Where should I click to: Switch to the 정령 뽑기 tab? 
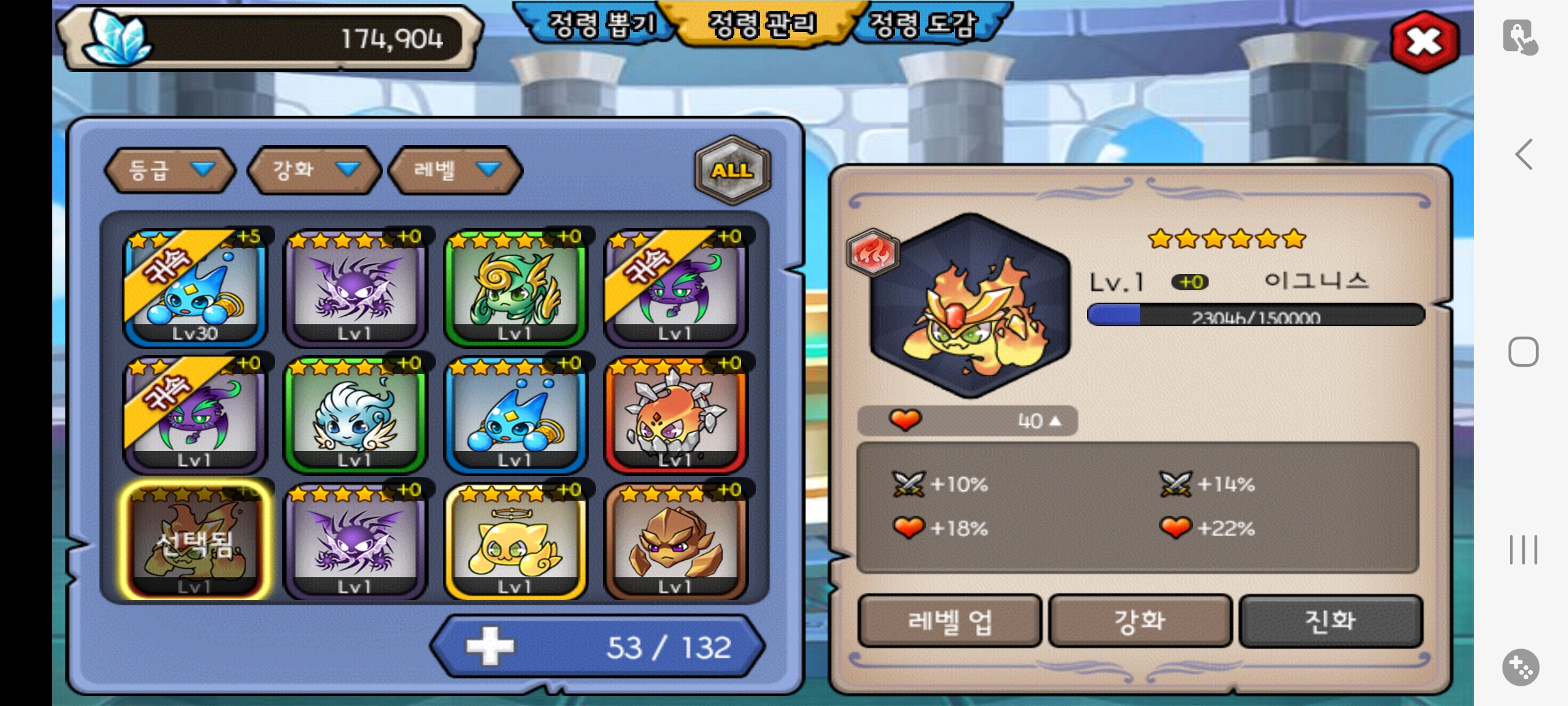pos(600,25)
